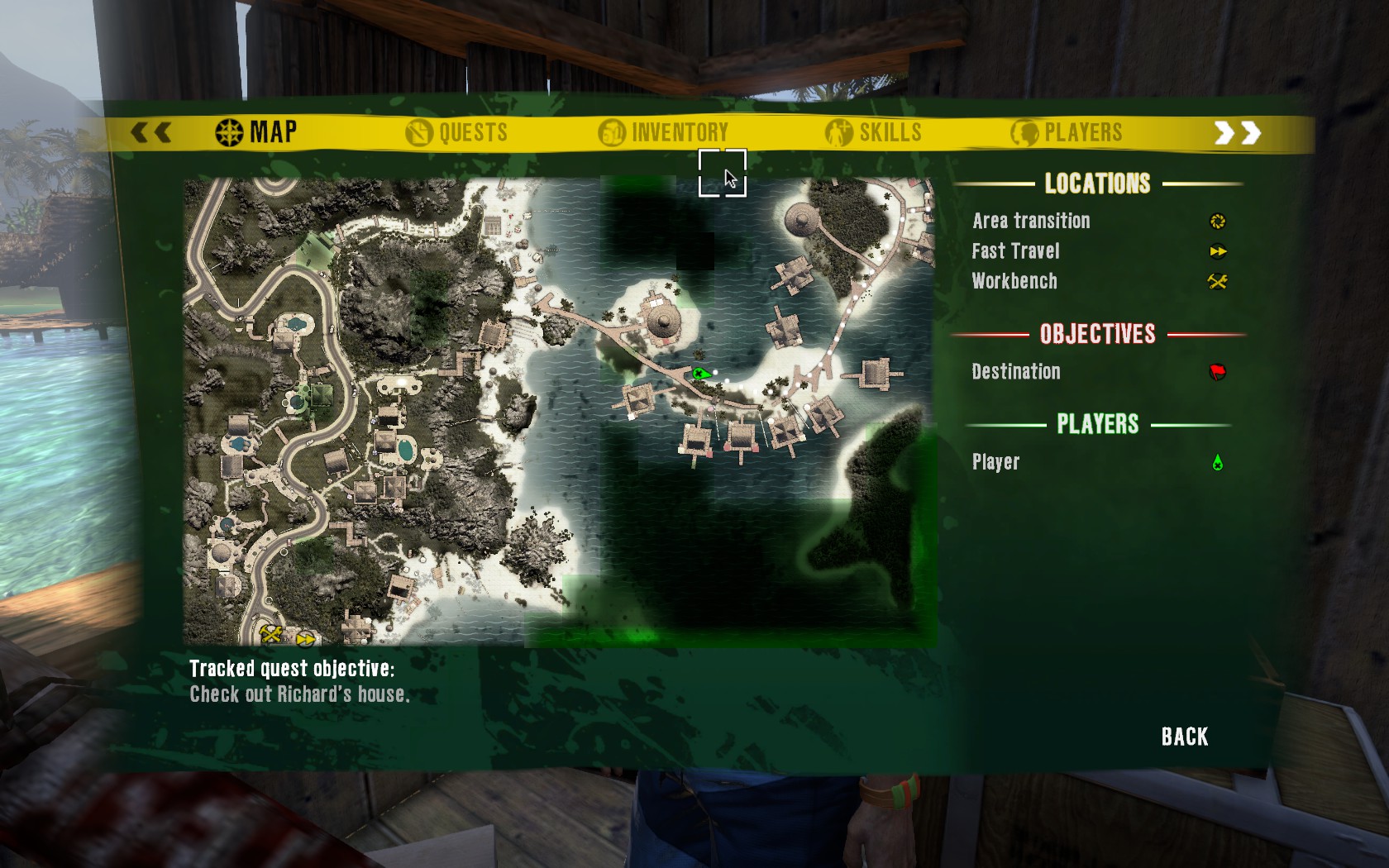This screenshot has height=868, width=1389.
Task: Click the SKILLS tab fist icon
Action: 838,131
